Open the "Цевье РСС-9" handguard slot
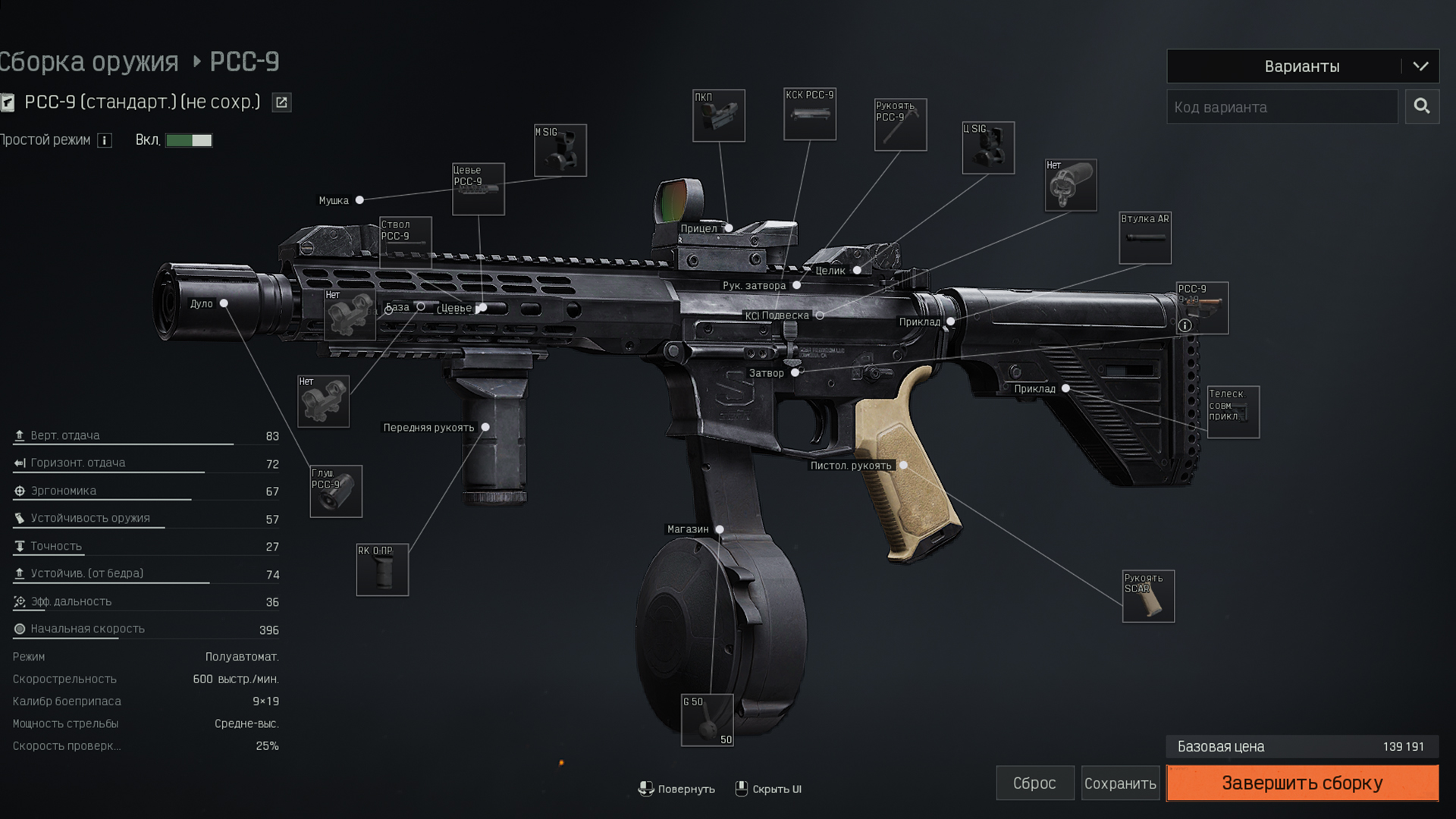Screen dimensions: 1456x819 [479, 190]
